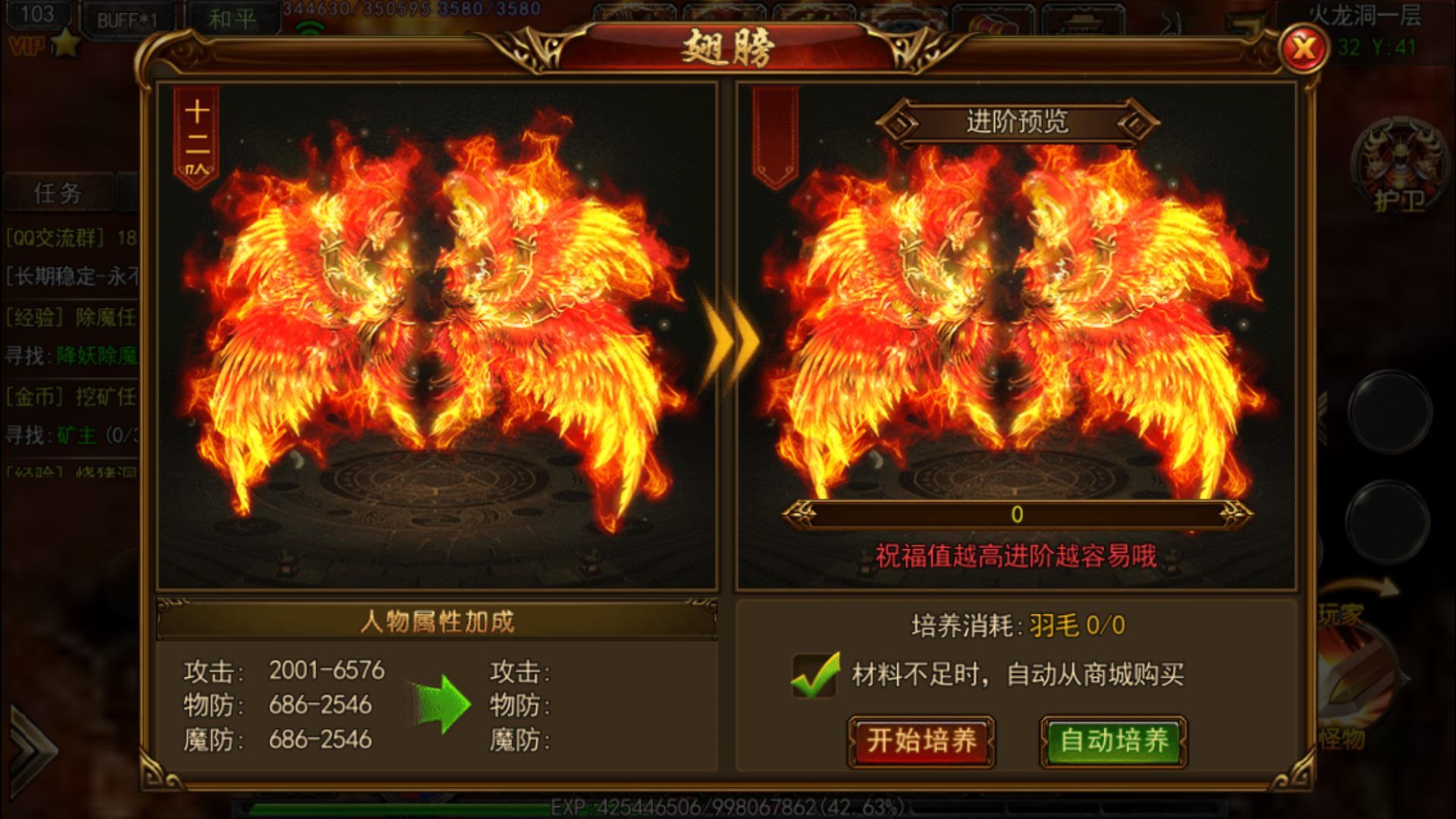This screenshot has width=1456, height=819.
Task: Close the wings panel
Action: [1304, 49]
